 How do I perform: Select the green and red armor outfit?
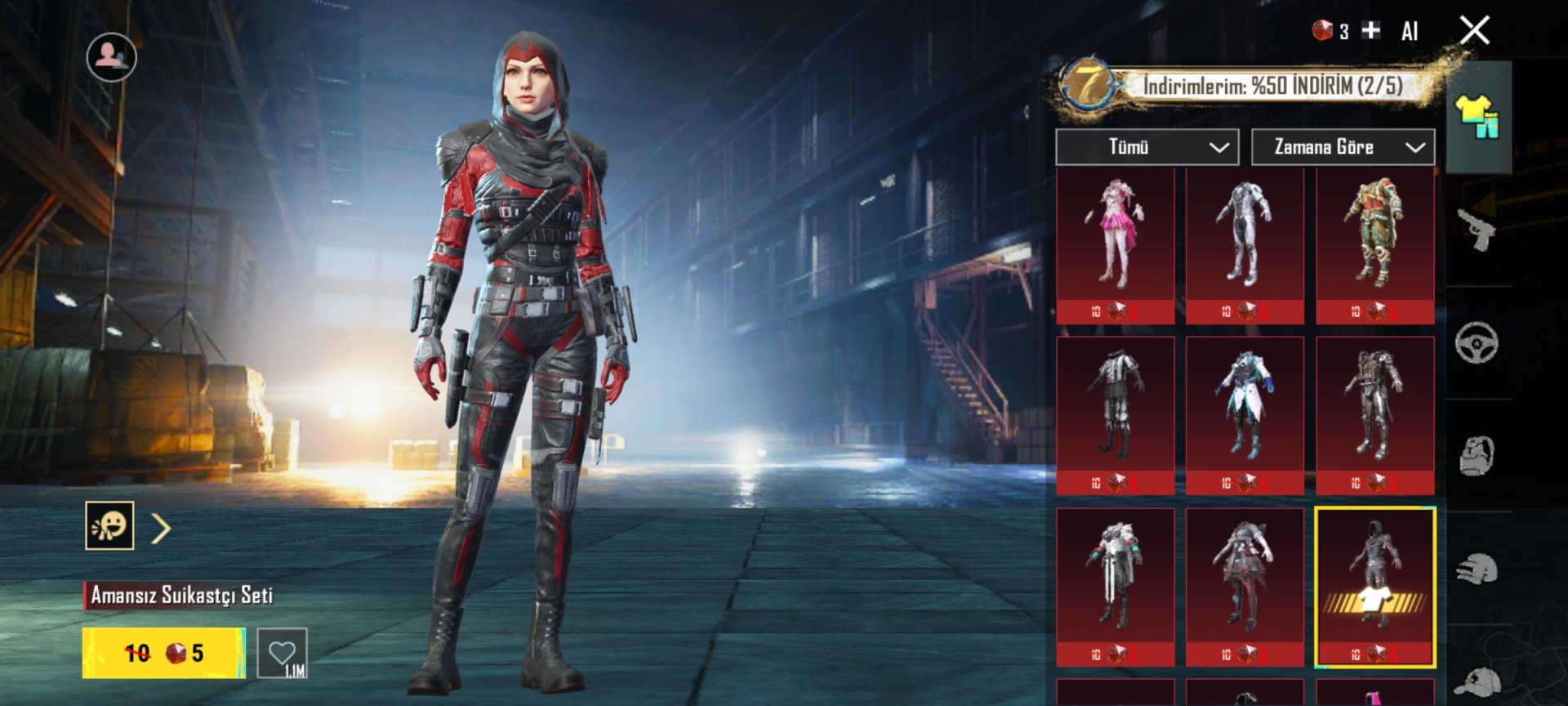tap(1374, 244)
